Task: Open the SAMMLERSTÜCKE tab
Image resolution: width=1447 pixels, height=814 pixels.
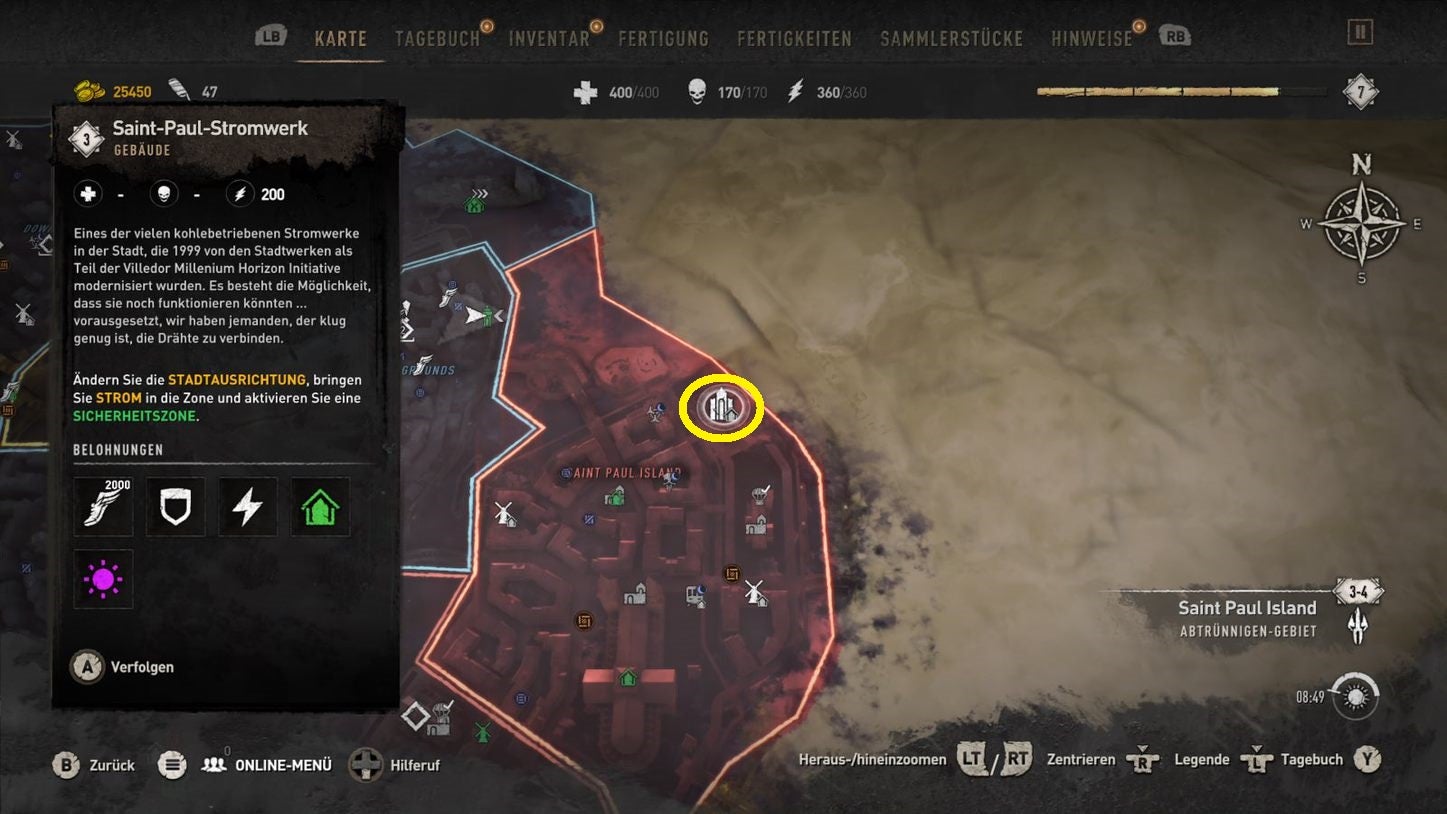Action: click(950, 38)
